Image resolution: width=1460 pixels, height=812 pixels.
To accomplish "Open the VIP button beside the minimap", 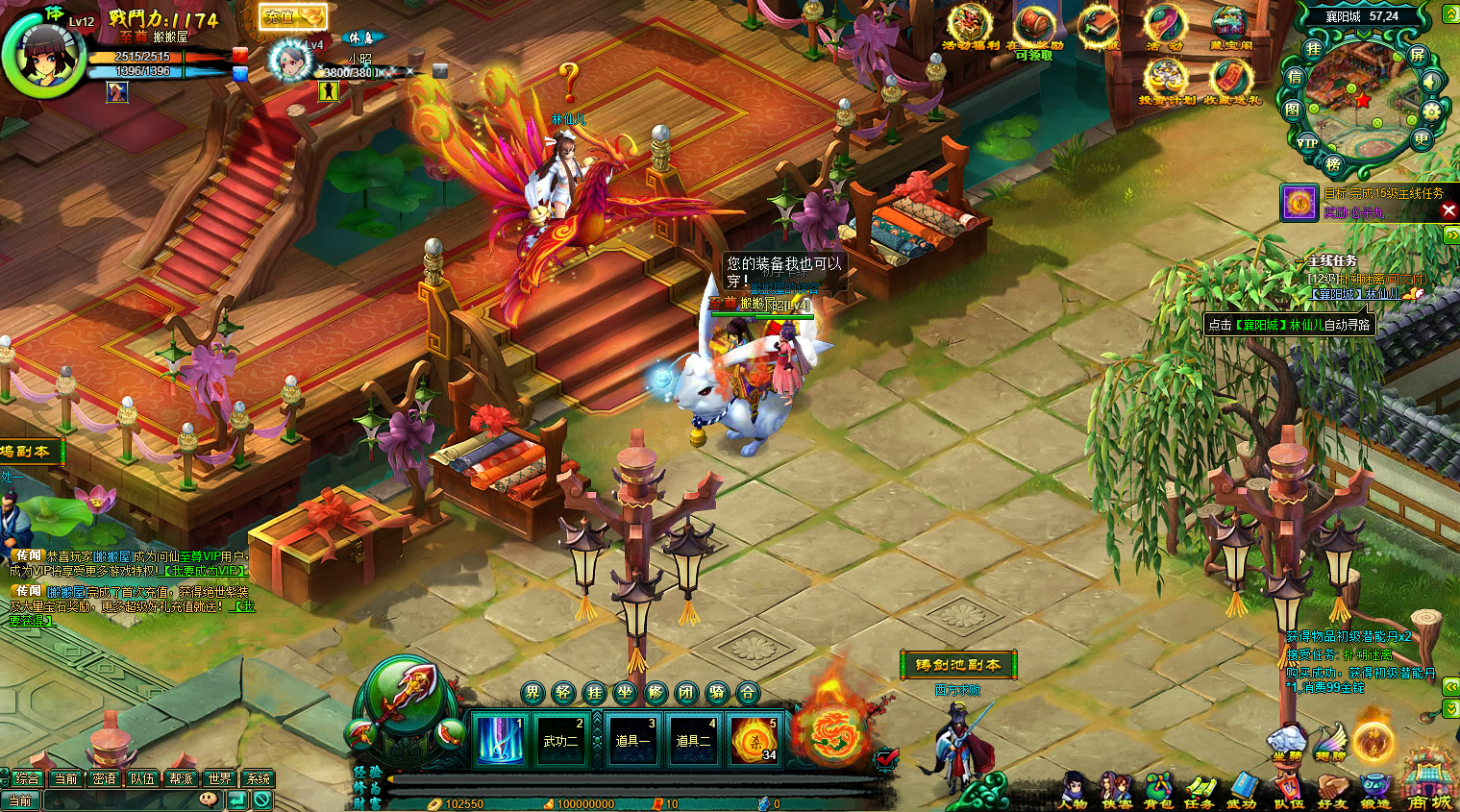I will [x=1307, y=142].
